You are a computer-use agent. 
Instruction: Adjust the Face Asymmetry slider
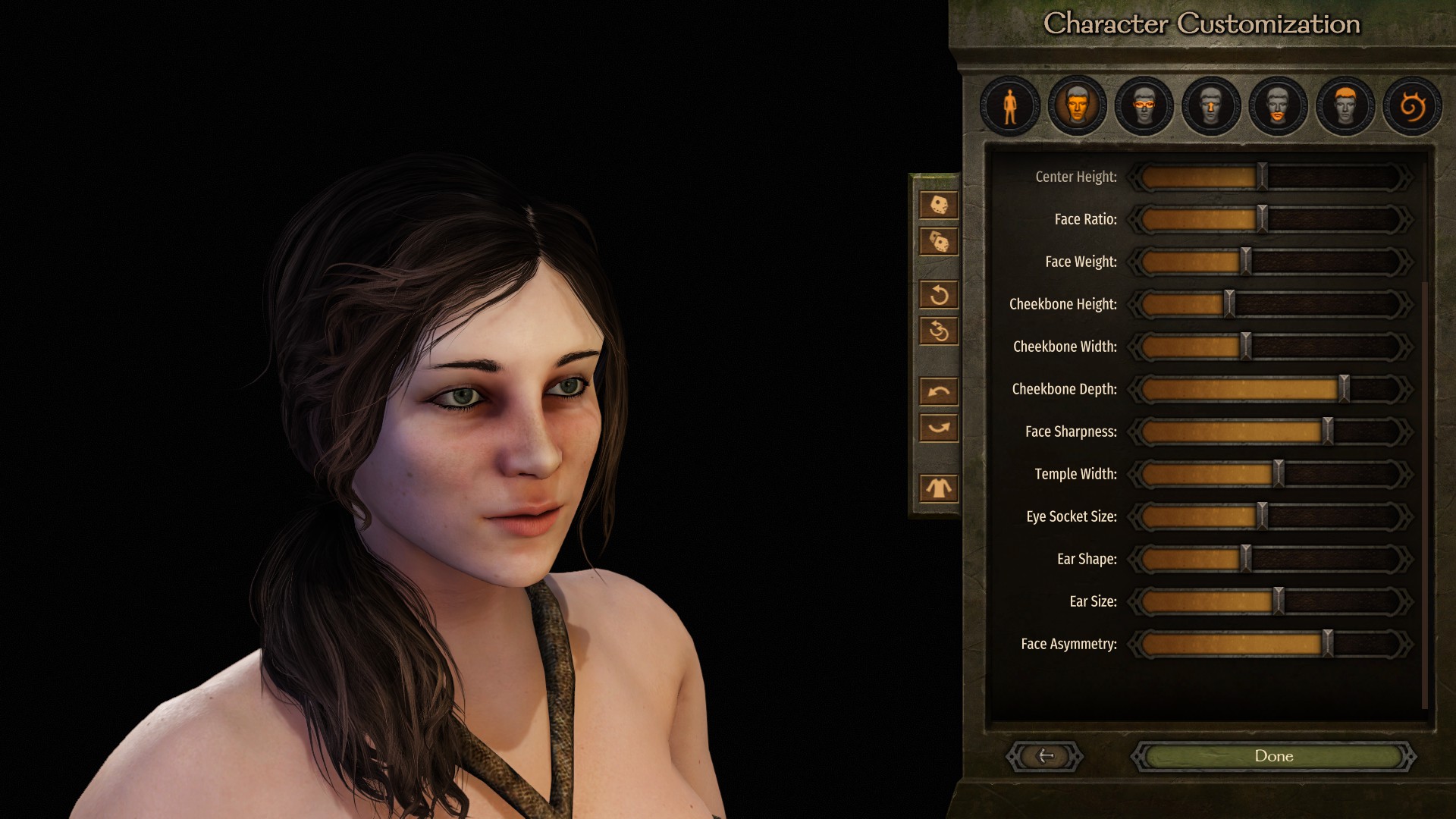tap(1327, 644)
